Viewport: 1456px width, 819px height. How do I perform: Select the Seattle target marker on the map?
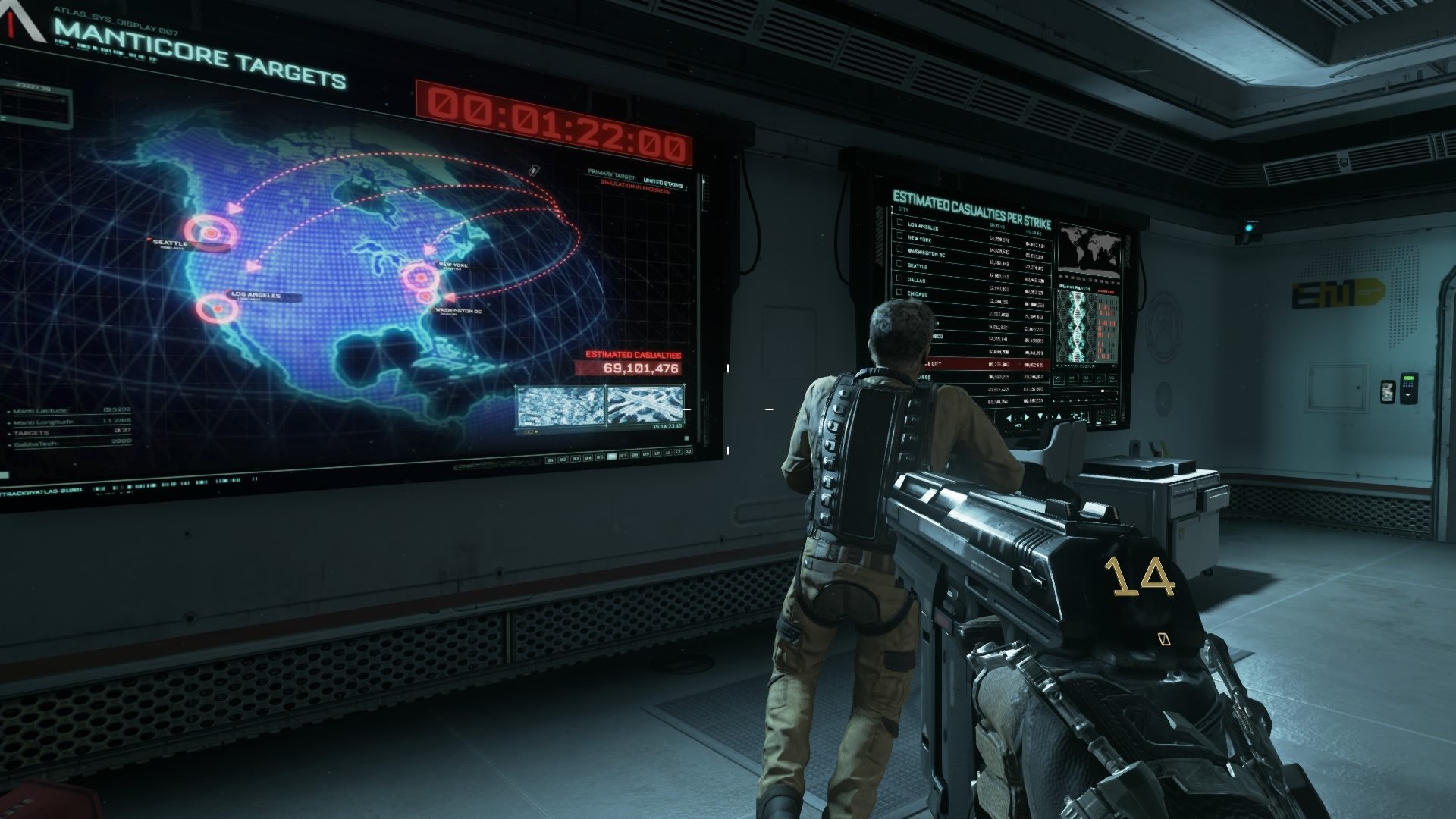click(x=209, y=231)
